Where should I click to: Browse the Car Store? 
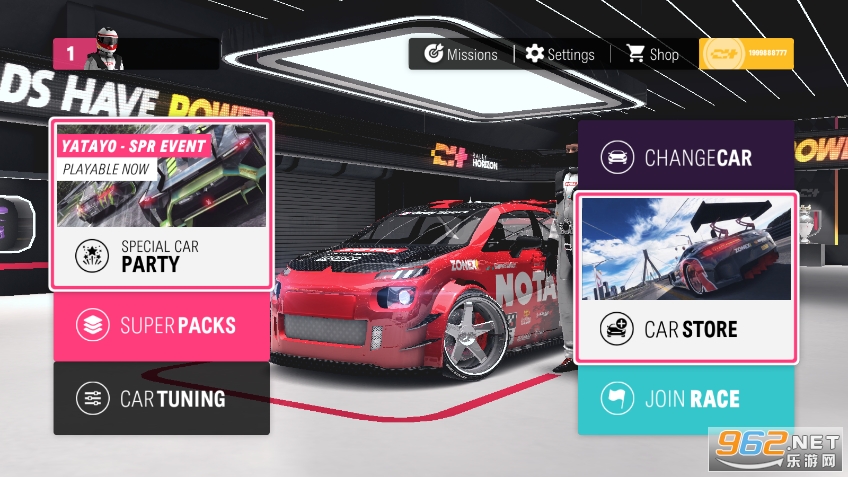[x=686, y=329]
